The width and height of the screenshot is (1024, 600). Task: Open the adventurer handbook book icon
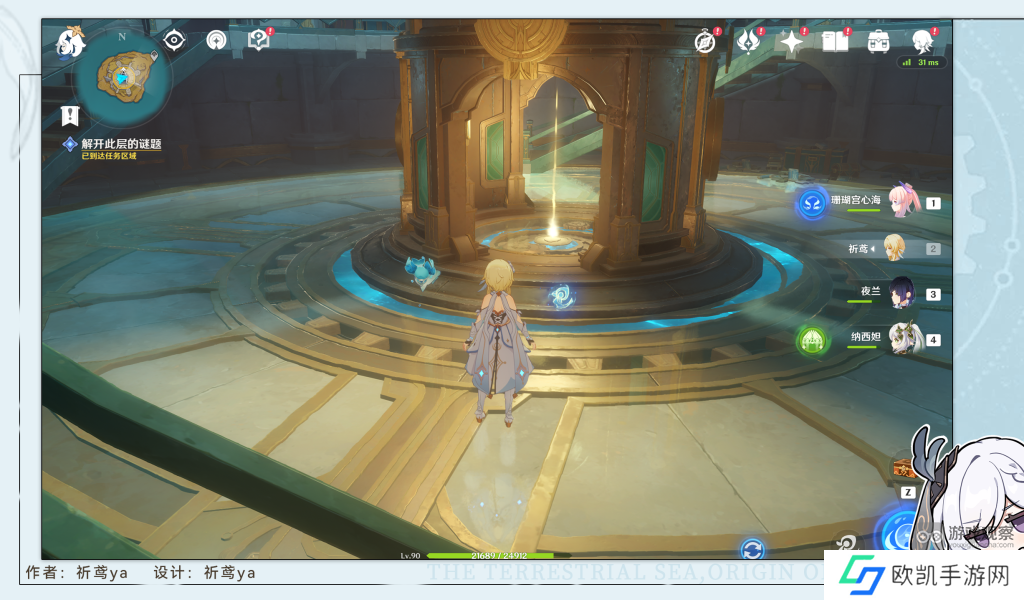835,42
